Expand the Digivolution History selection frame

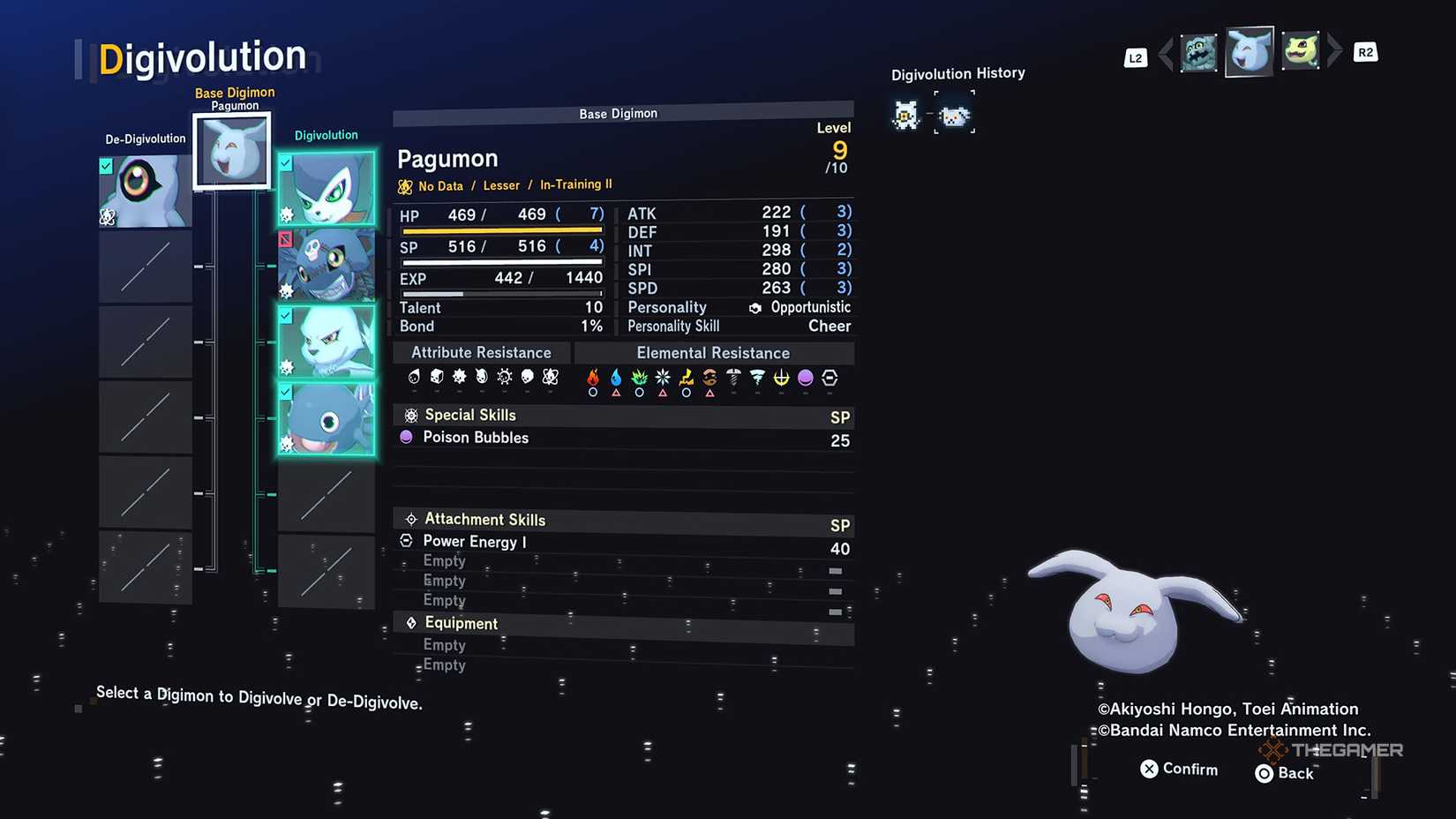point(954,113)
